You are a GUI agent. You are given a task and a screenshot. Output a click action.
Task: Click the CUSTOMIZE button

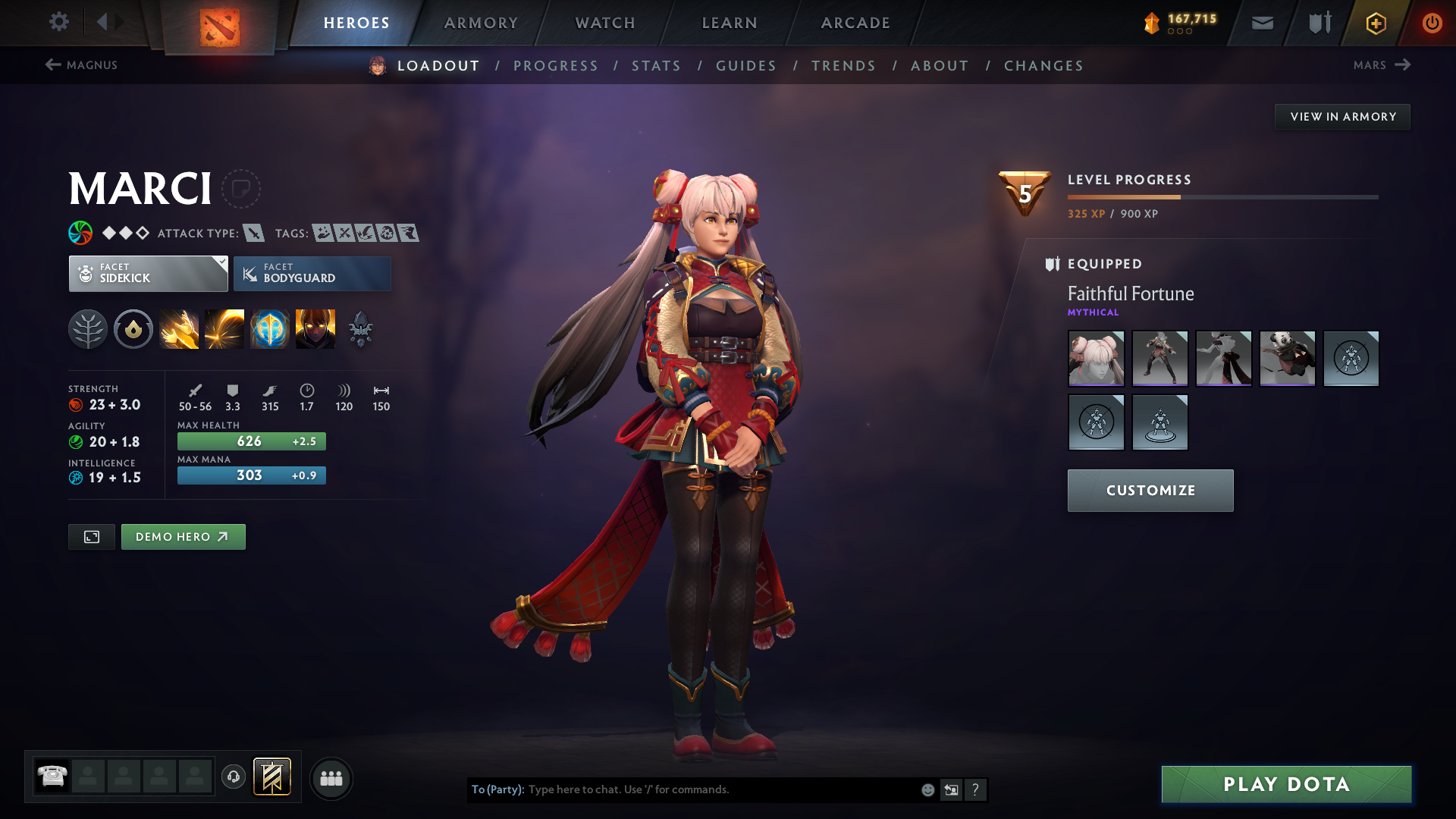pyautogui.click(x=1150, y=490)
